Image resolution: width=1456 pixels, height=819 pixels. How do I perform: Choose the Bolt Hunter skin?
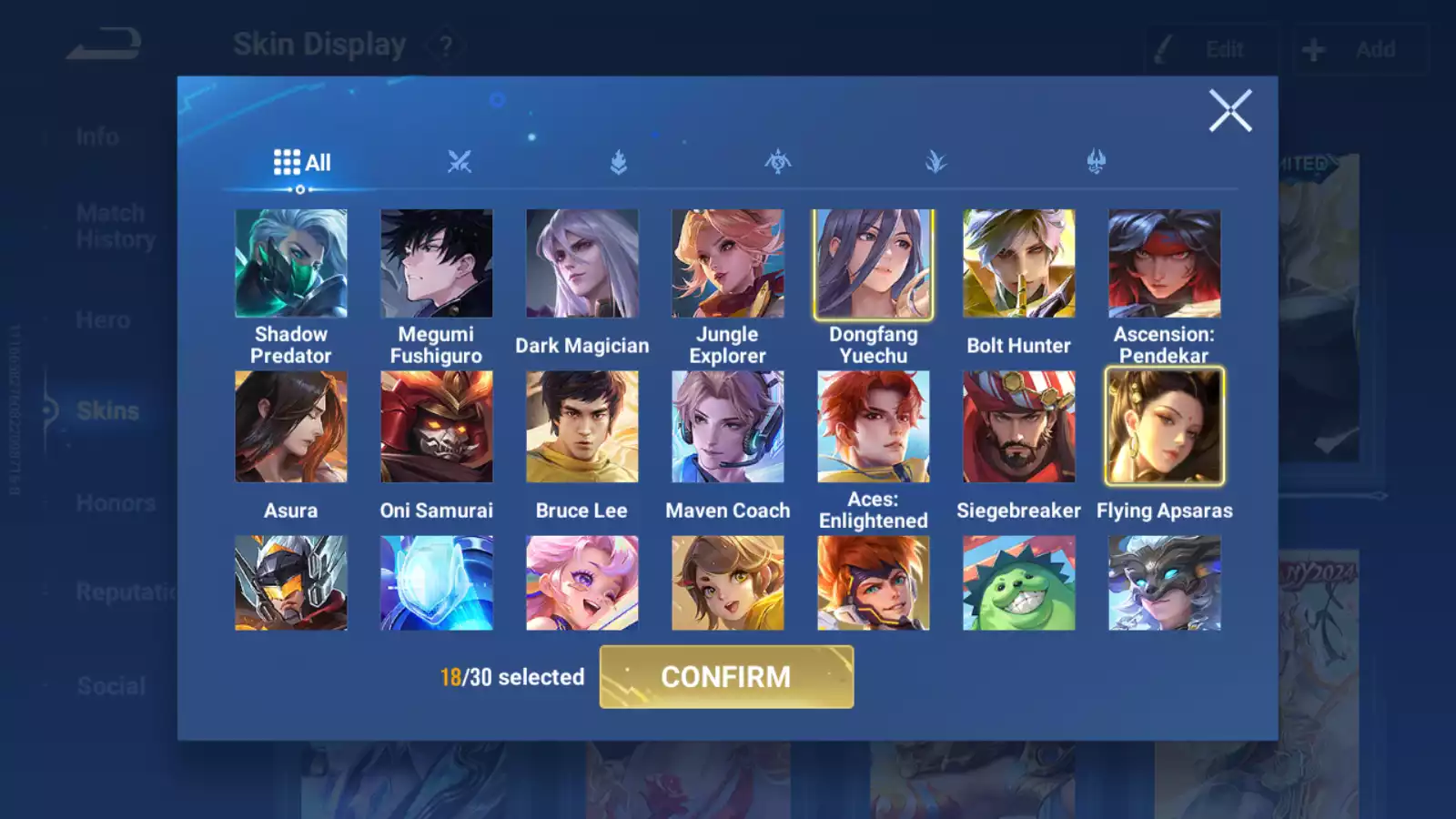[1019, 264]
